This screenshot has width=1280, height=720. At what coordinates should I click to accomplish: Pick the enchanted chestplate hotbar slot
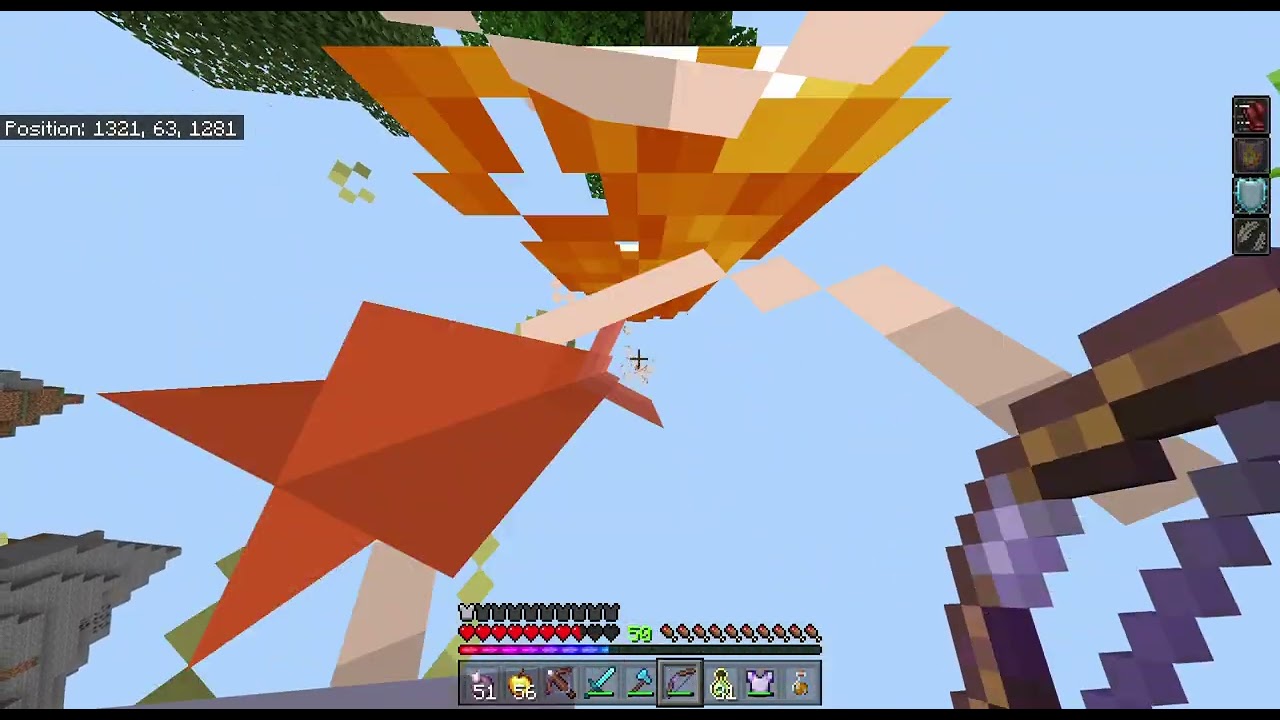click(x=760, y=684)
